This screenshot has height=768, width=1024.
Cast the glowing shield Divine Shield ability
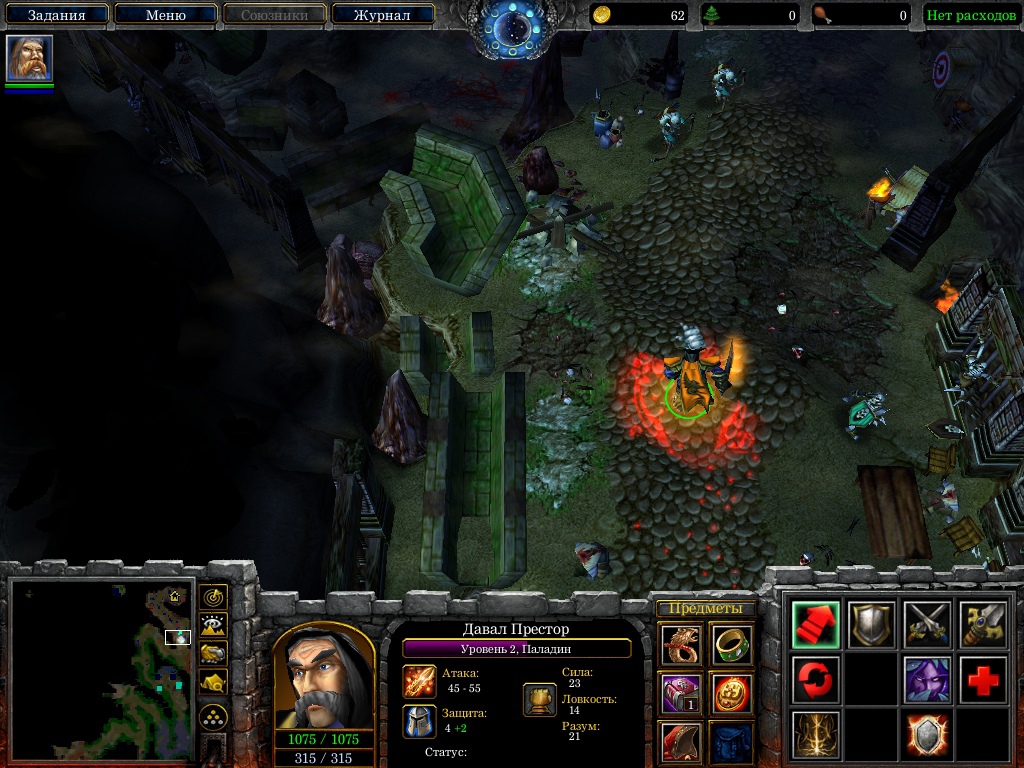pyautogui.click(x=927, y=735)
